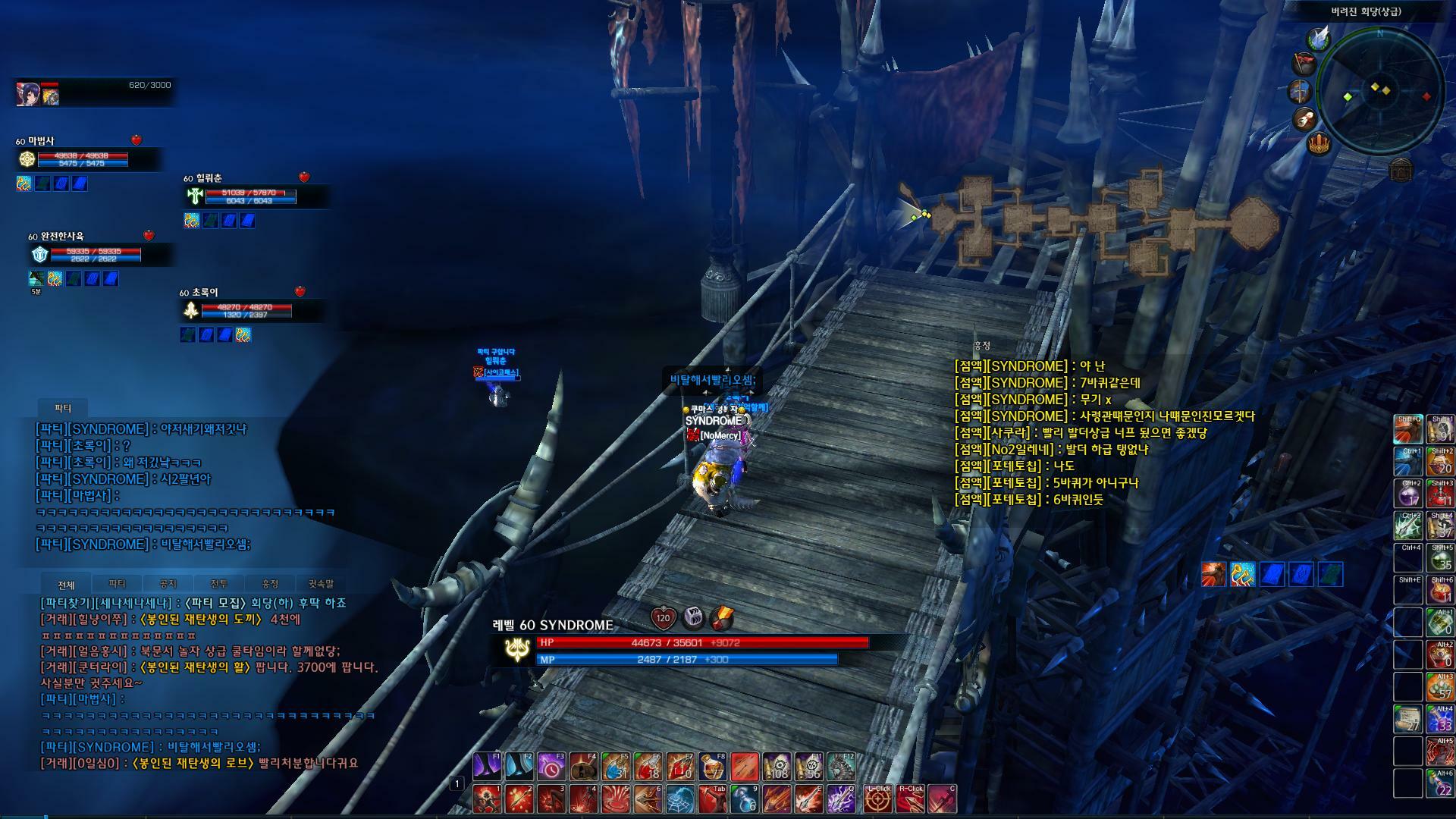Screen dimensions: 1456x819
Task: Activate the spider web skill in hotbar
Action: pos(679,799)
